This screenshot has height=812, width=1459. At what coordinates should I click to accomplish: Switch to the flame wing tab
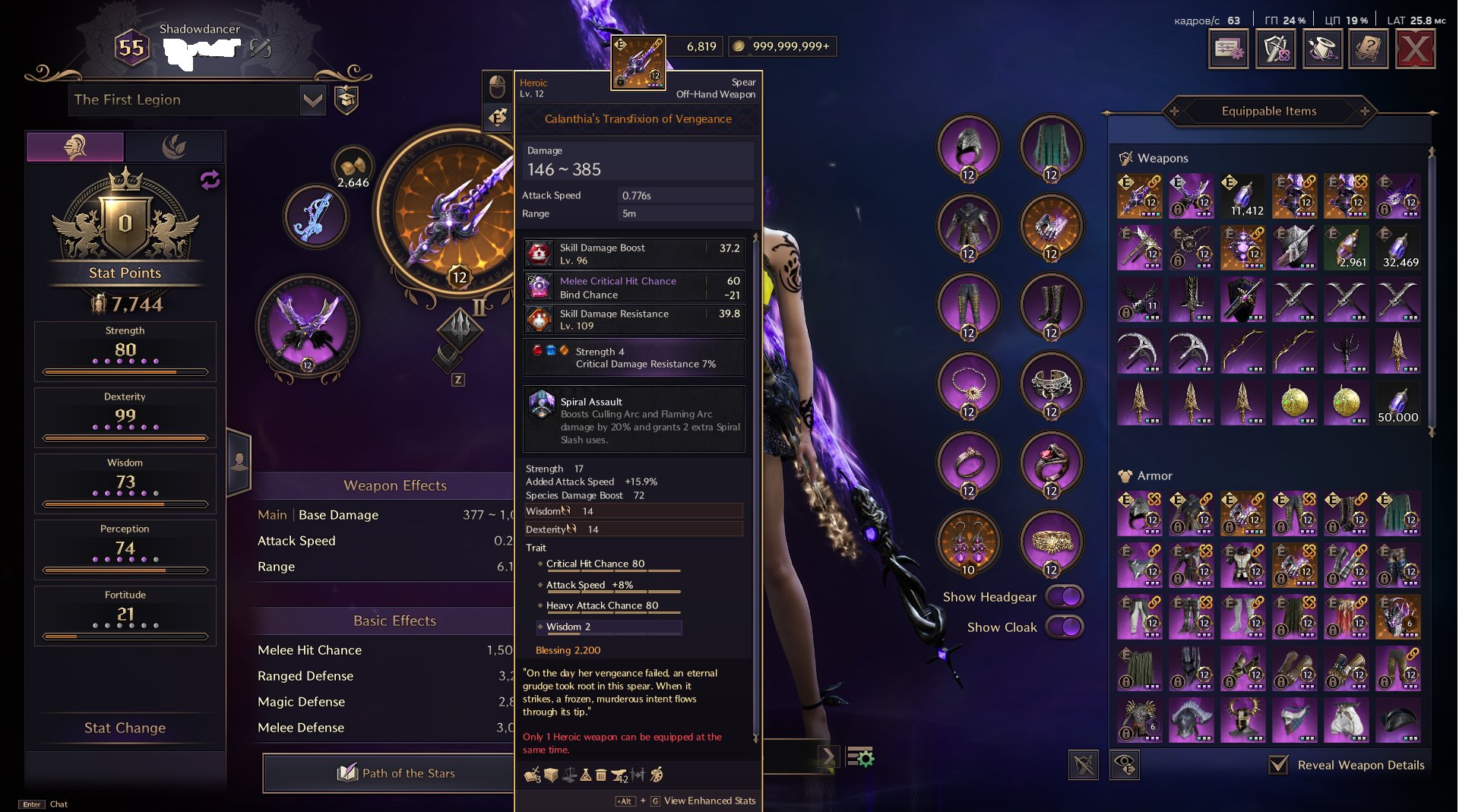174,146
